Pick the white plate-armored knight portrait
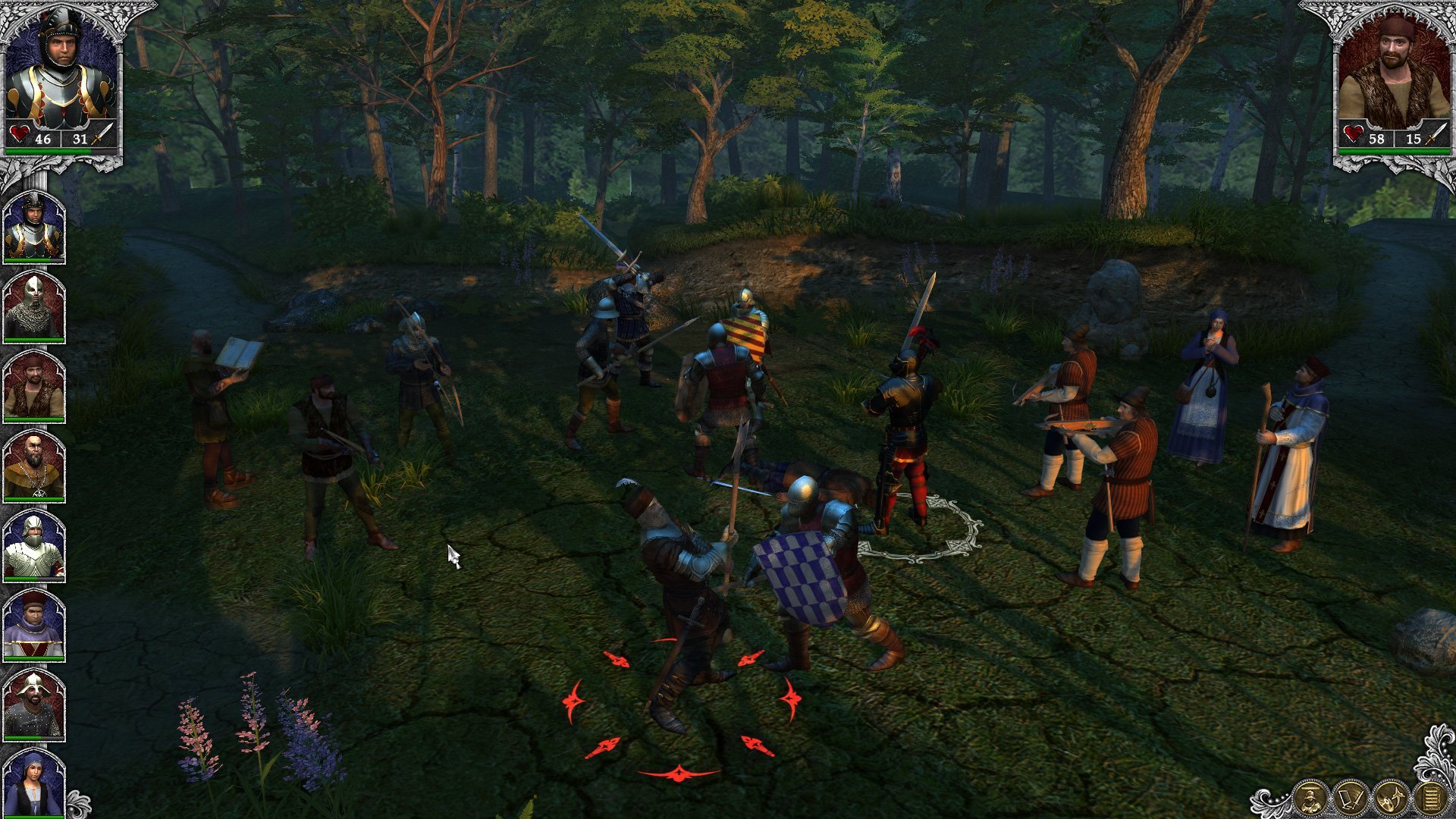1456x819 pixels. 33,545
